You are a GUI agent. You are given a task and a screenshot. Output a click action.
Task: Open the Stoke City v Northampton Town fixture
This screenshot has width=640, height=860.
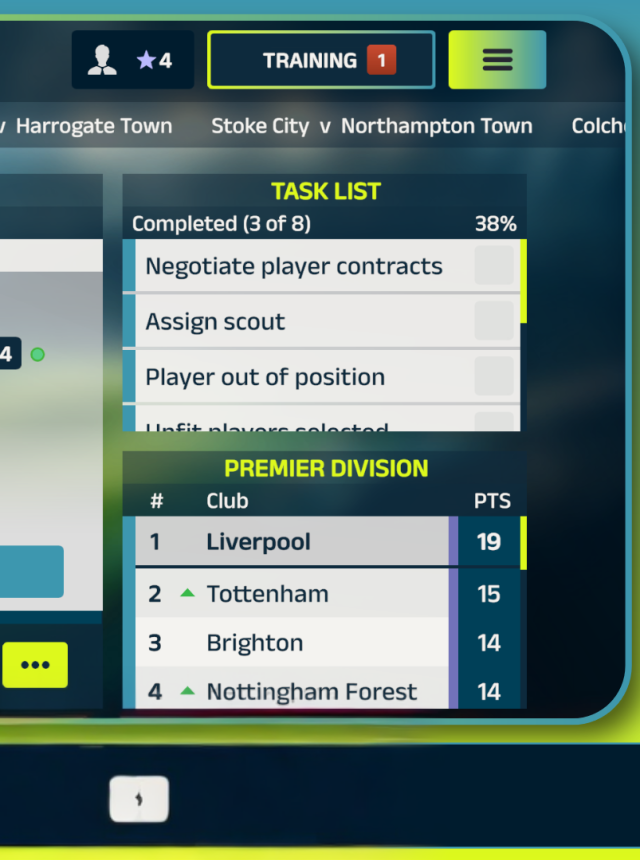[371, 127]
